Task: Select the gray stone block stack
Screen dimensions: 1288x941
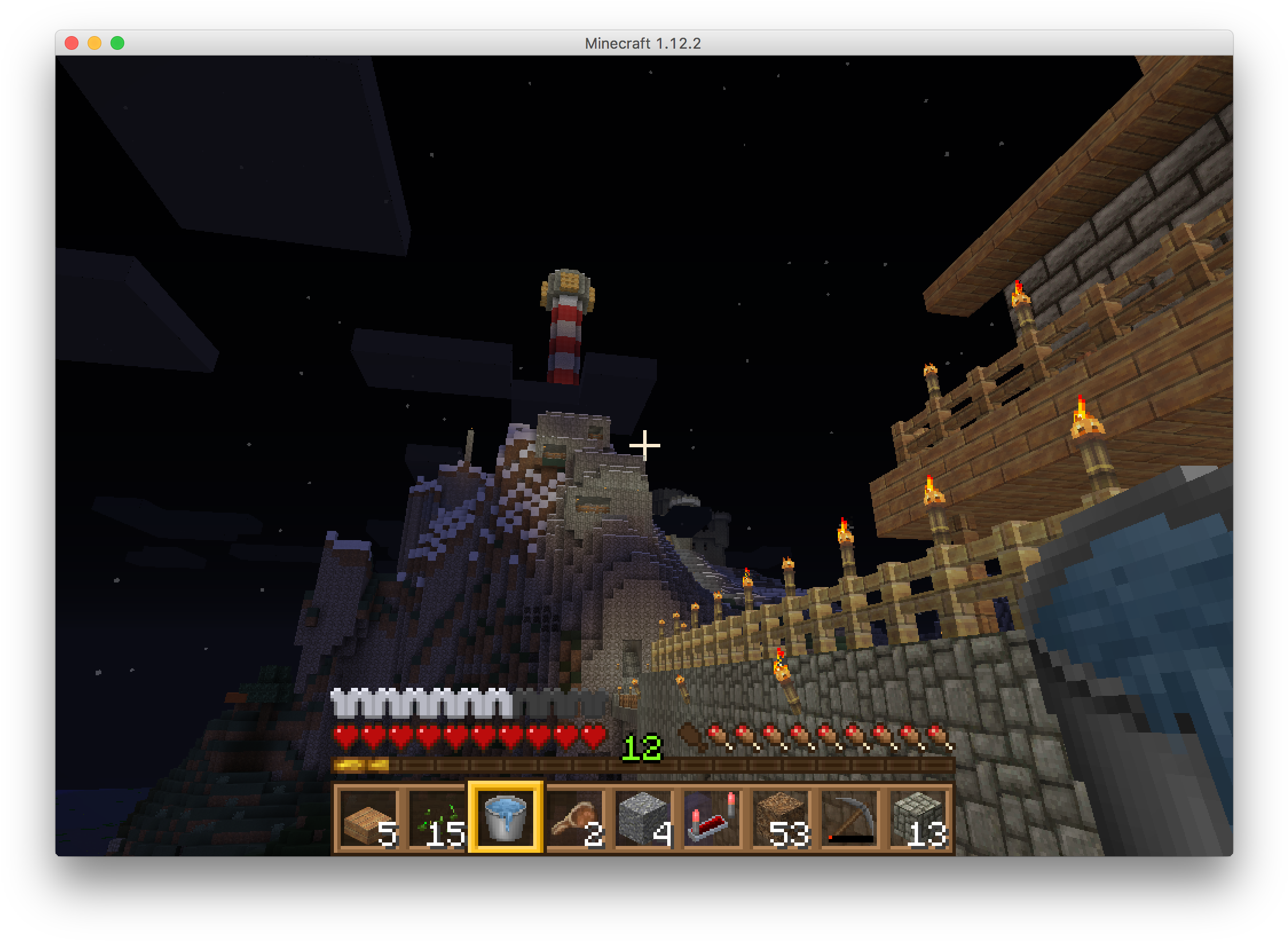Action: 643,818
